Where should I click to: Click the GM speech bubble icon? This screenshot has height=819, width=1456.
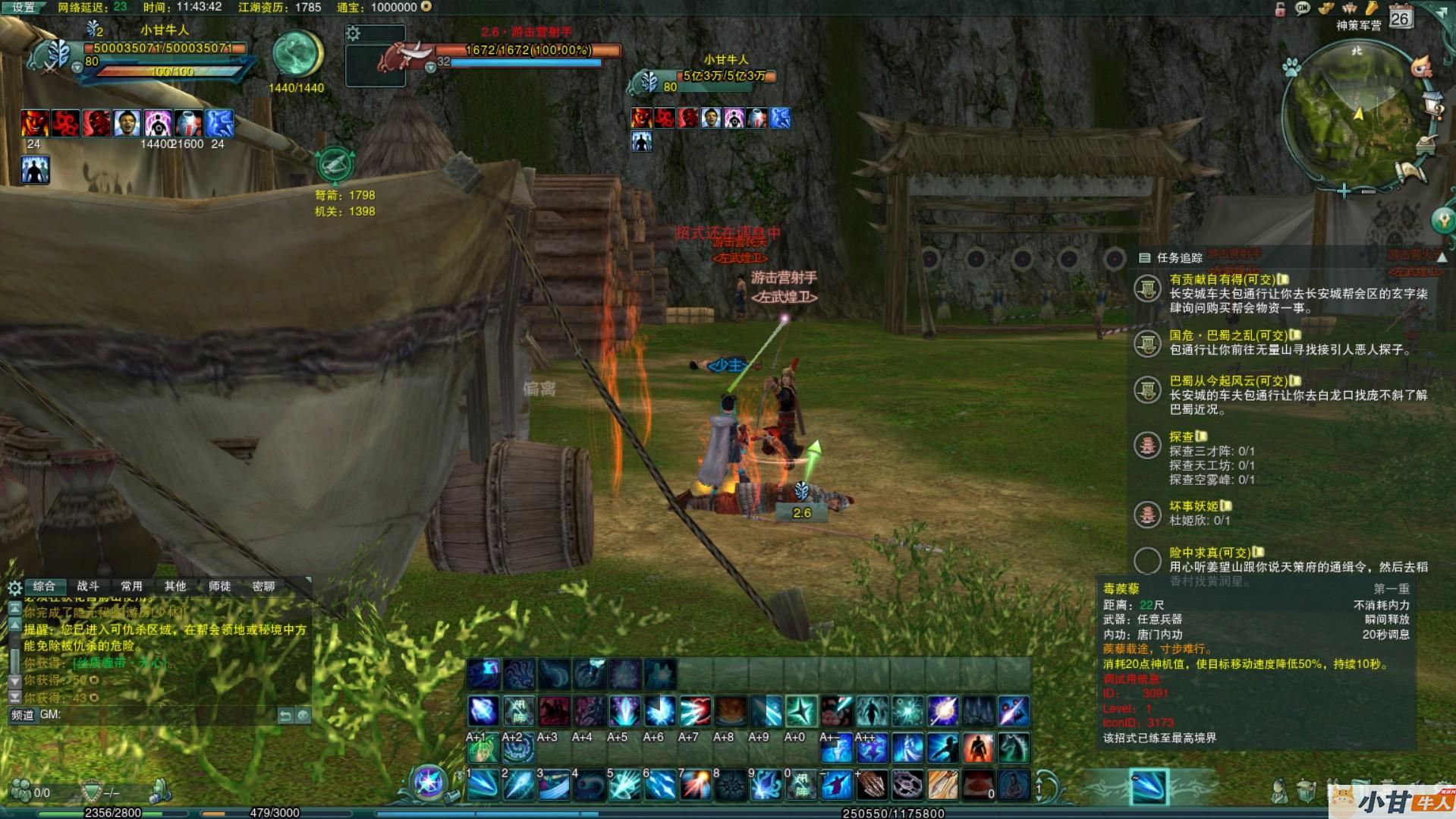1303,8
